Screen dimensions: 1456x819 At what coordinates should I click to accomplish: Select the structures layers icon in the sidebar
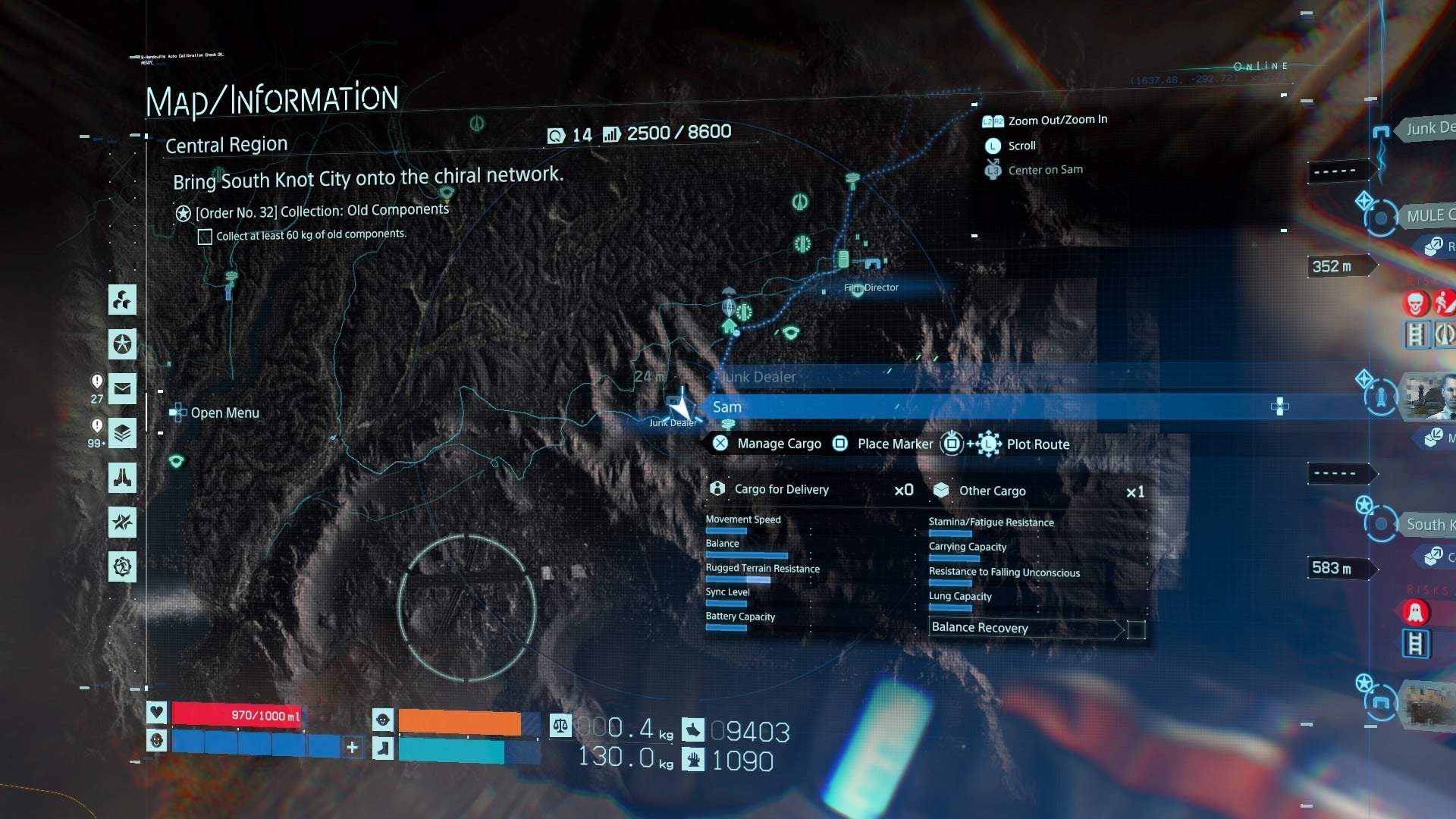(123, 433)
